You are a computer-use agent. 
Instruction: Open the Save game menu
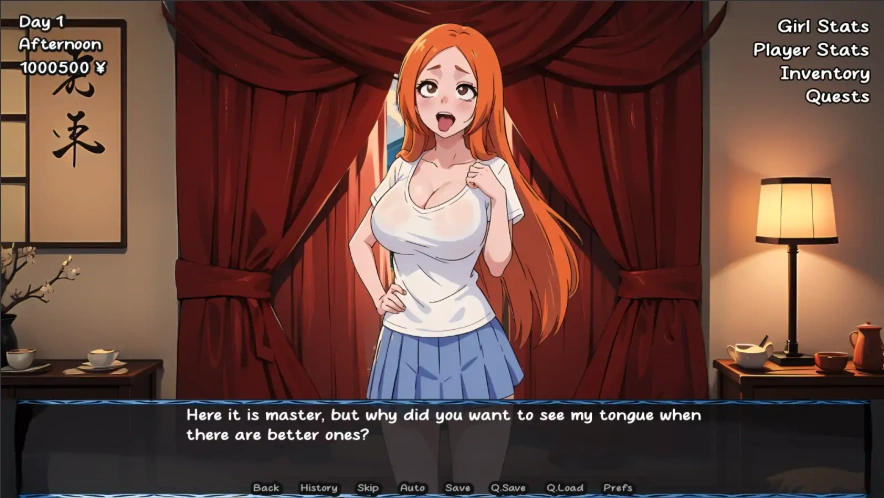tap(458, 488)
